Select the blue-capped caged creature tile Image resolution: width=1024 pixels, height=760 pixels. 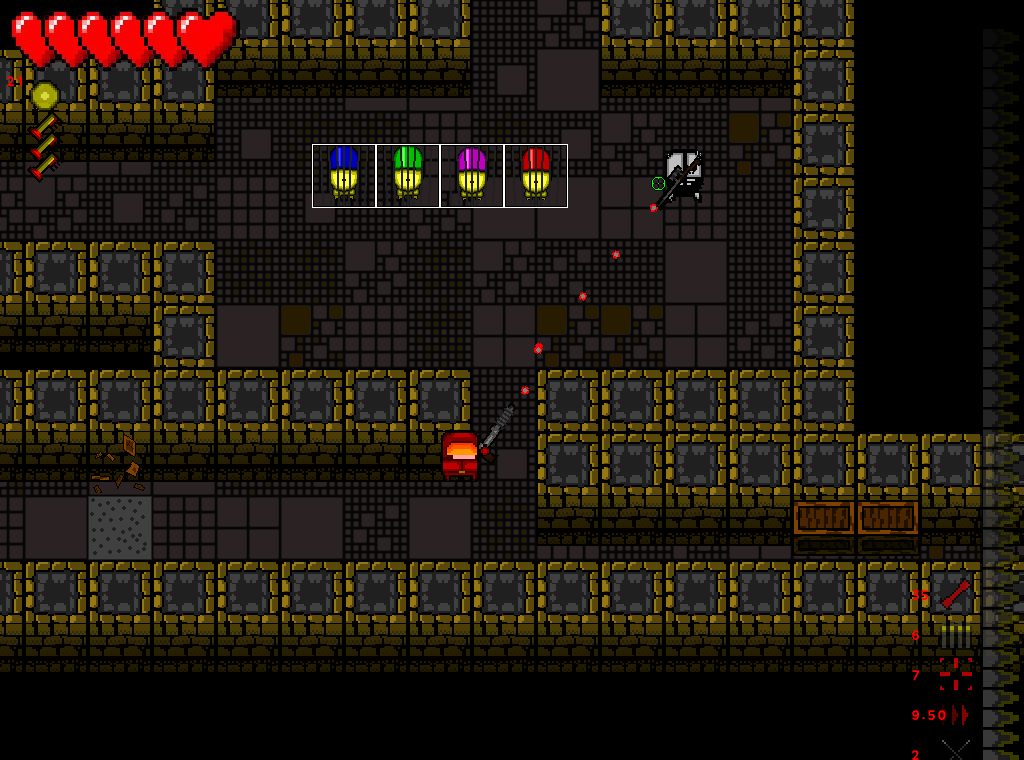pyautogui.click(x=344, y=176)
